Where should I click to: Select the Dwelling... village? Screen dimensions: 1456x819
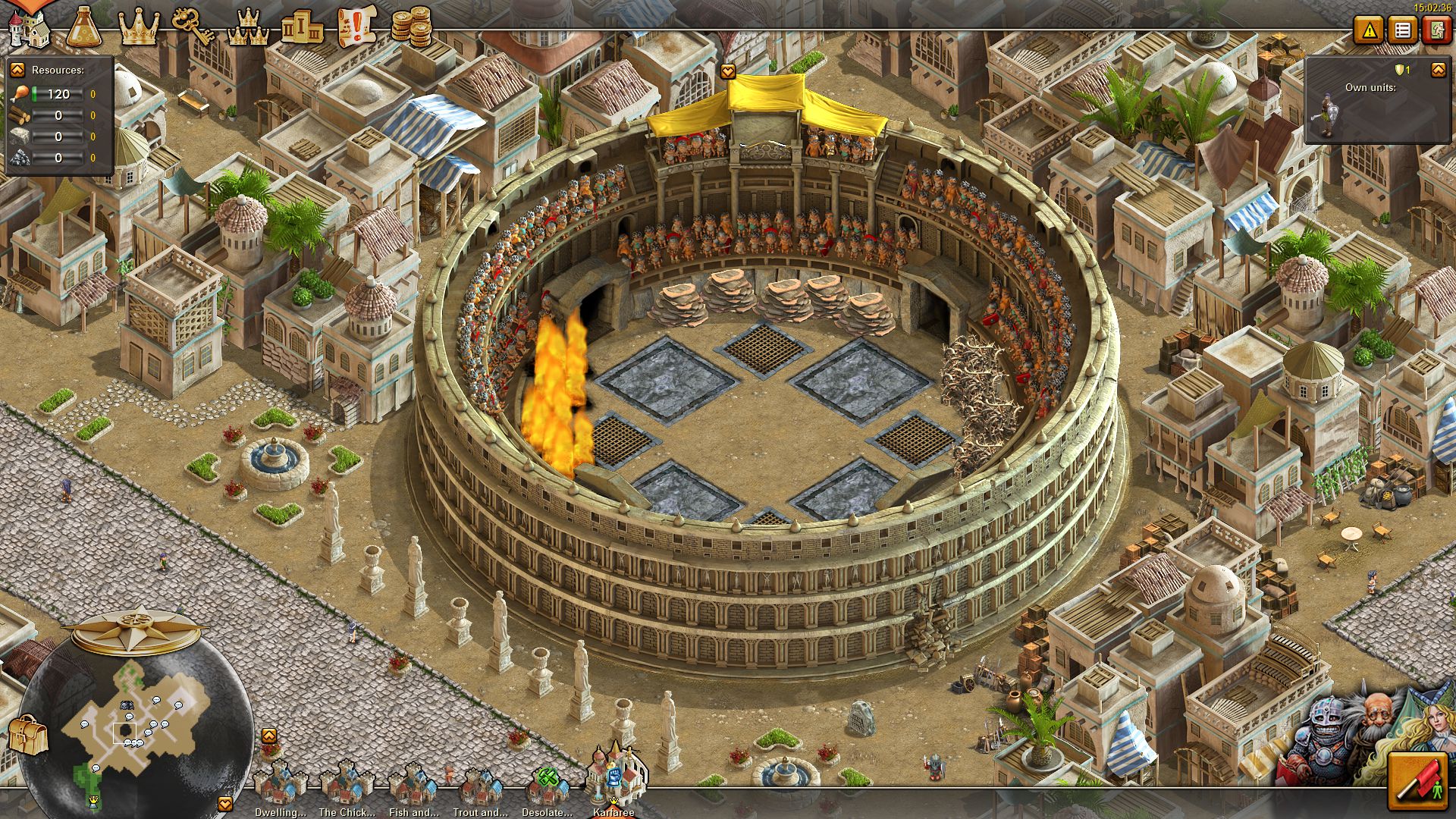tap(279, 789)
